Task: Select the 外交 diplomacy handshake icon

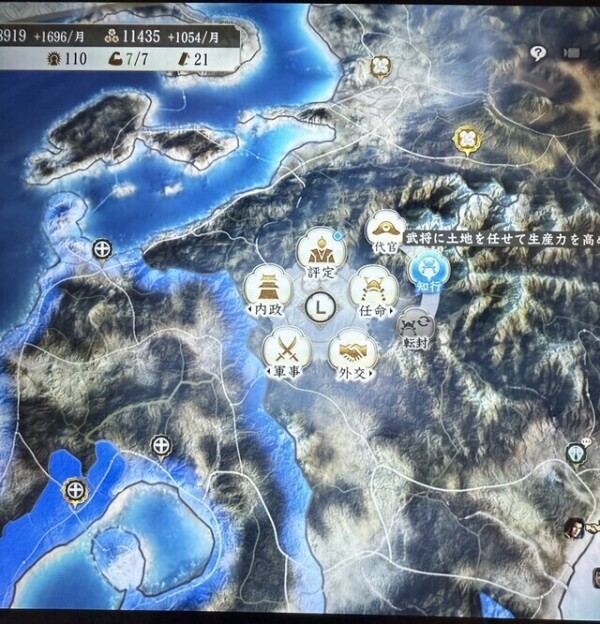Action: click(351, 354)
